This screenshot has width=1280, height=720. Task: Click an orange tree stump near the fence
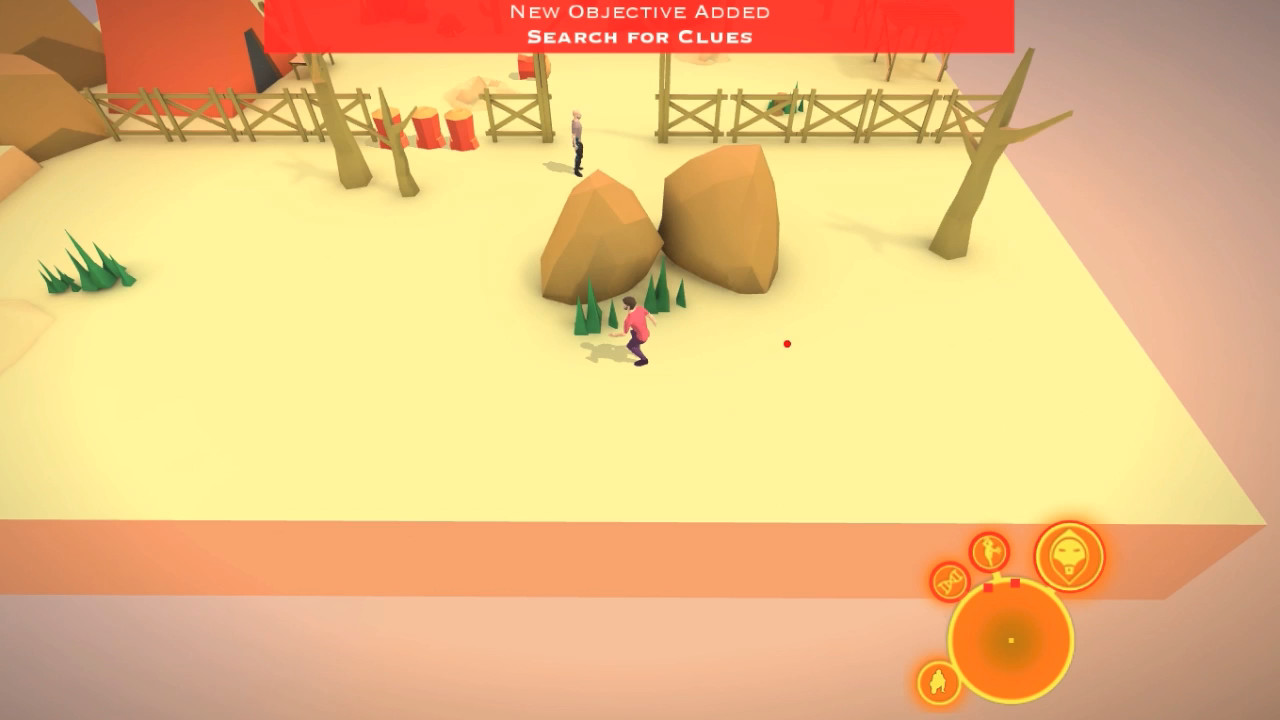pos(425,130)
